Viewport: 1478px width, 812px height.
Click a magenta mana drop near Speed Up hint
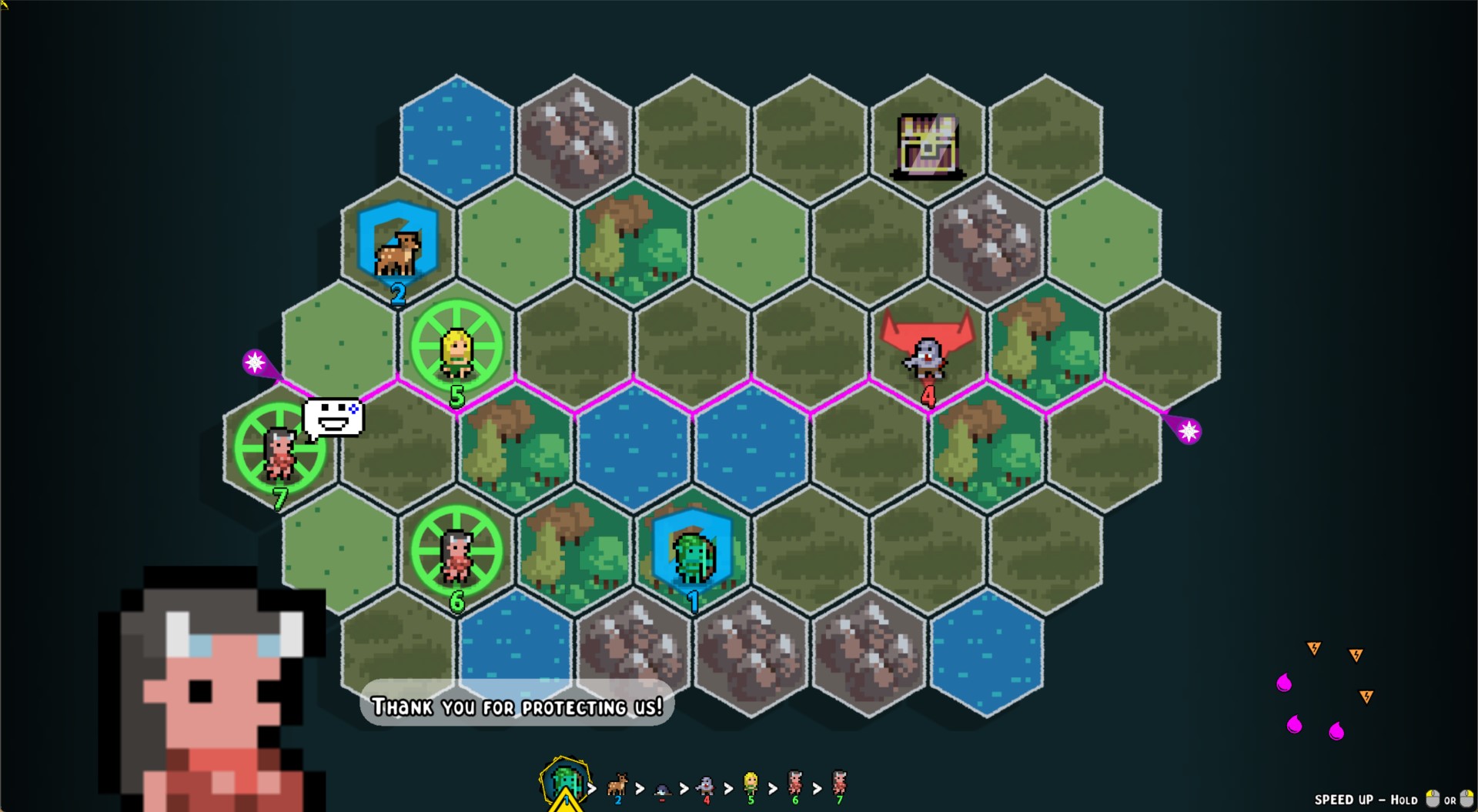(1284, 682)
